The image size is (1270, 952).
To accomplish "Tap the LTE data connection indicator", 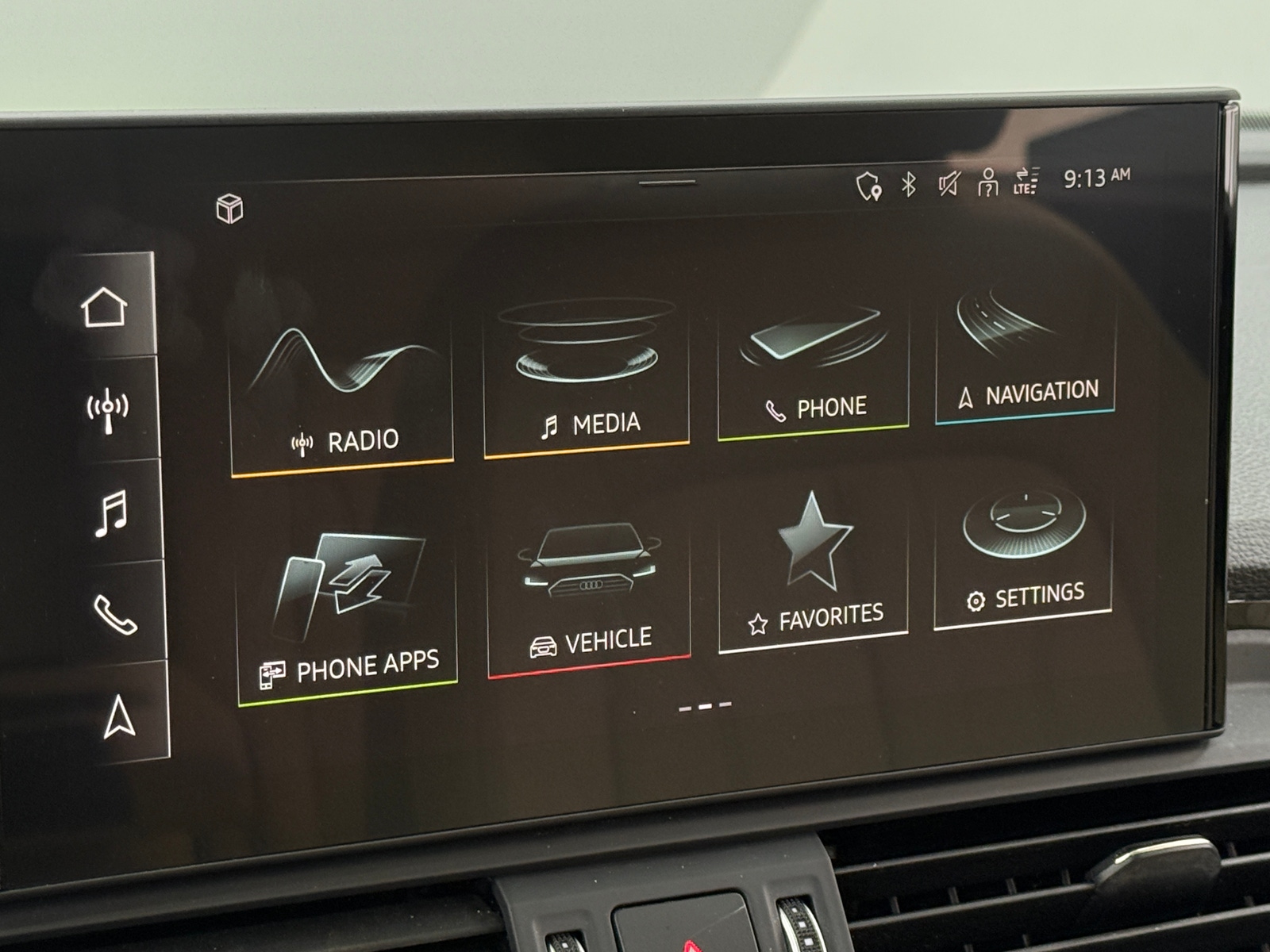I will [x=1026, y=183].
